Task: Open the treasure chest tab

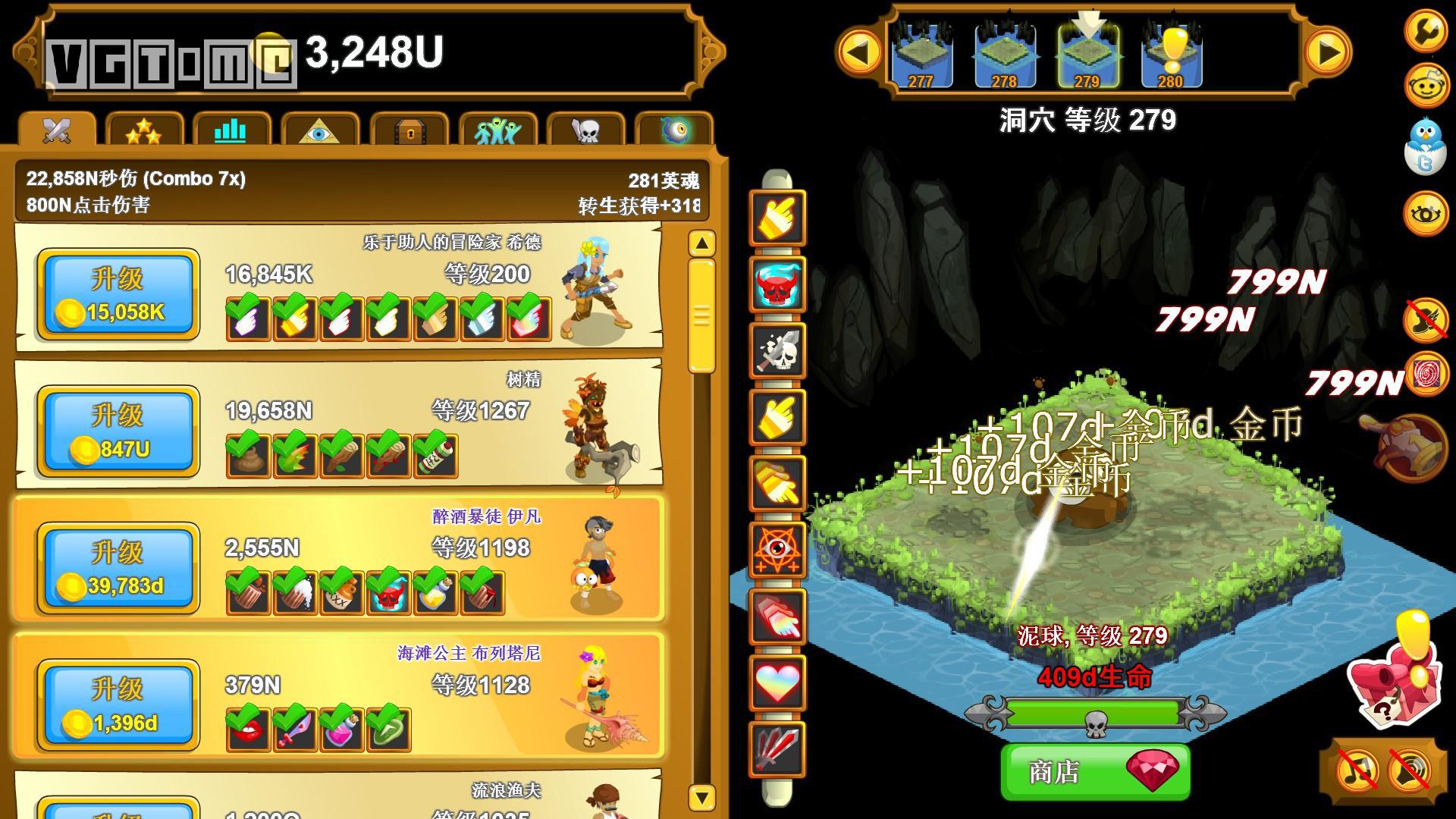Action: [x=410, y=131]
